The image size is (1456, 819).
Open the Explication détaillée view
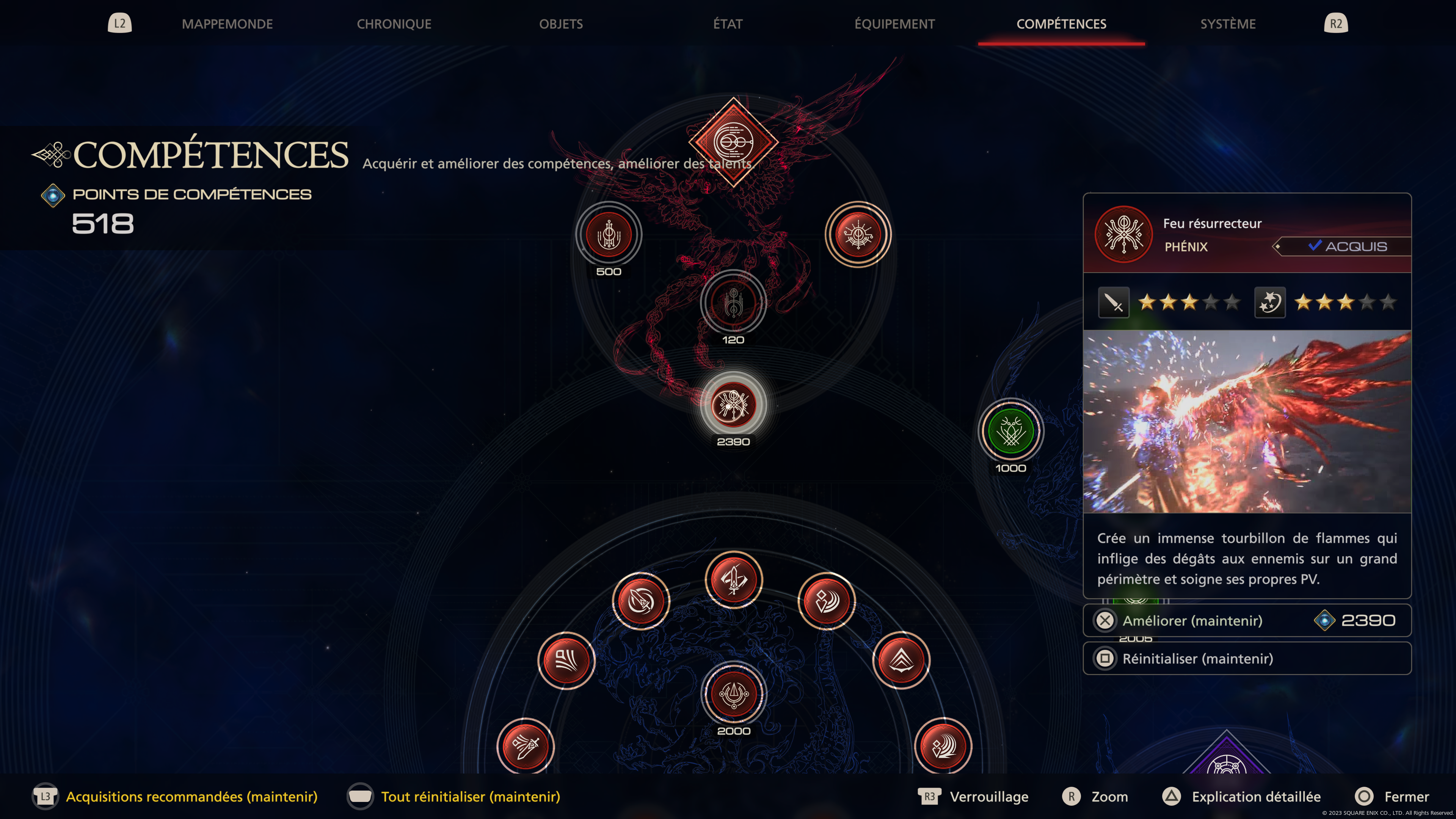[x=1255, y=796]
